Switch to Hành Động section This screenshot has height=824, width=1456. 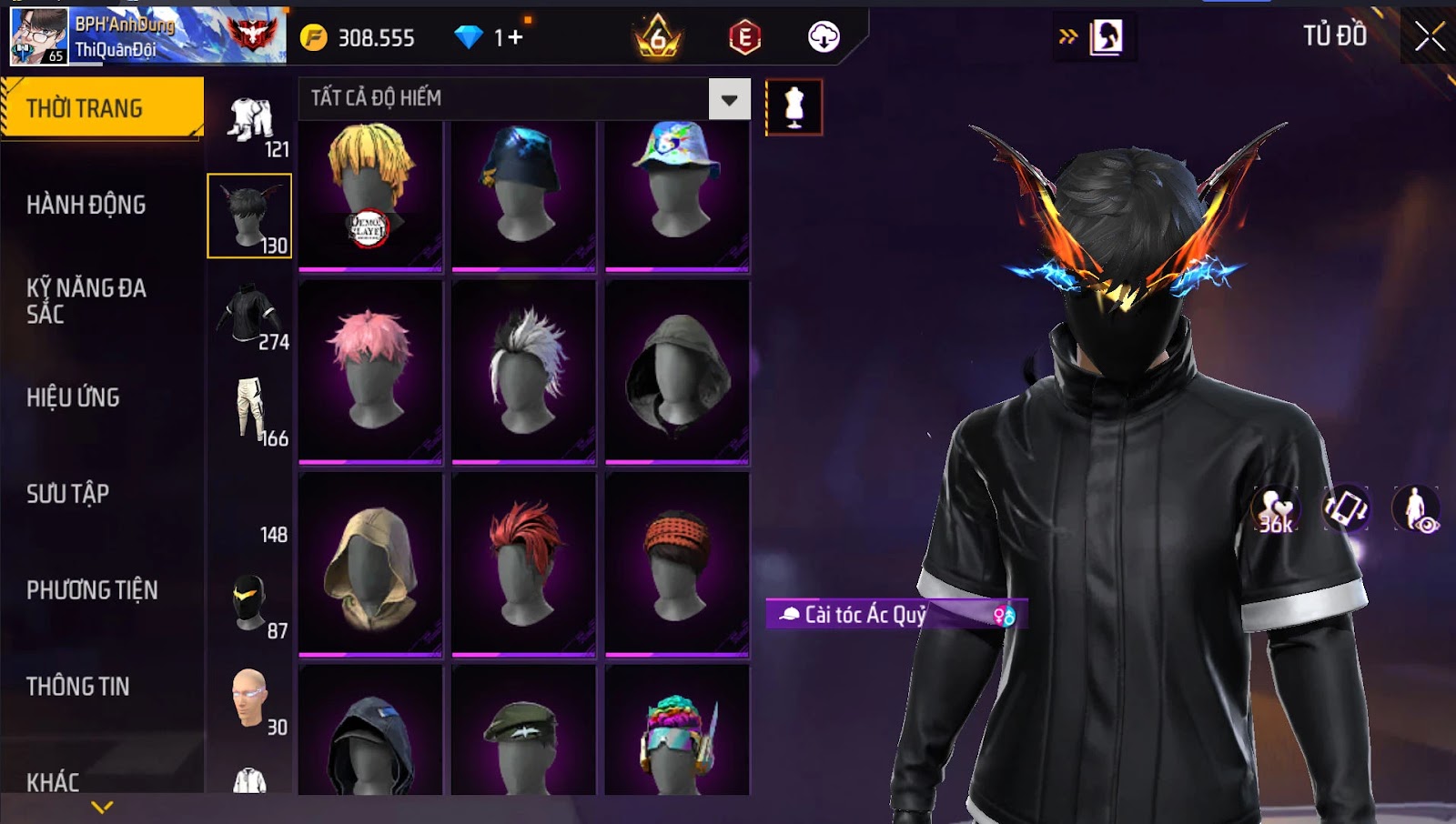pos(86,205)
